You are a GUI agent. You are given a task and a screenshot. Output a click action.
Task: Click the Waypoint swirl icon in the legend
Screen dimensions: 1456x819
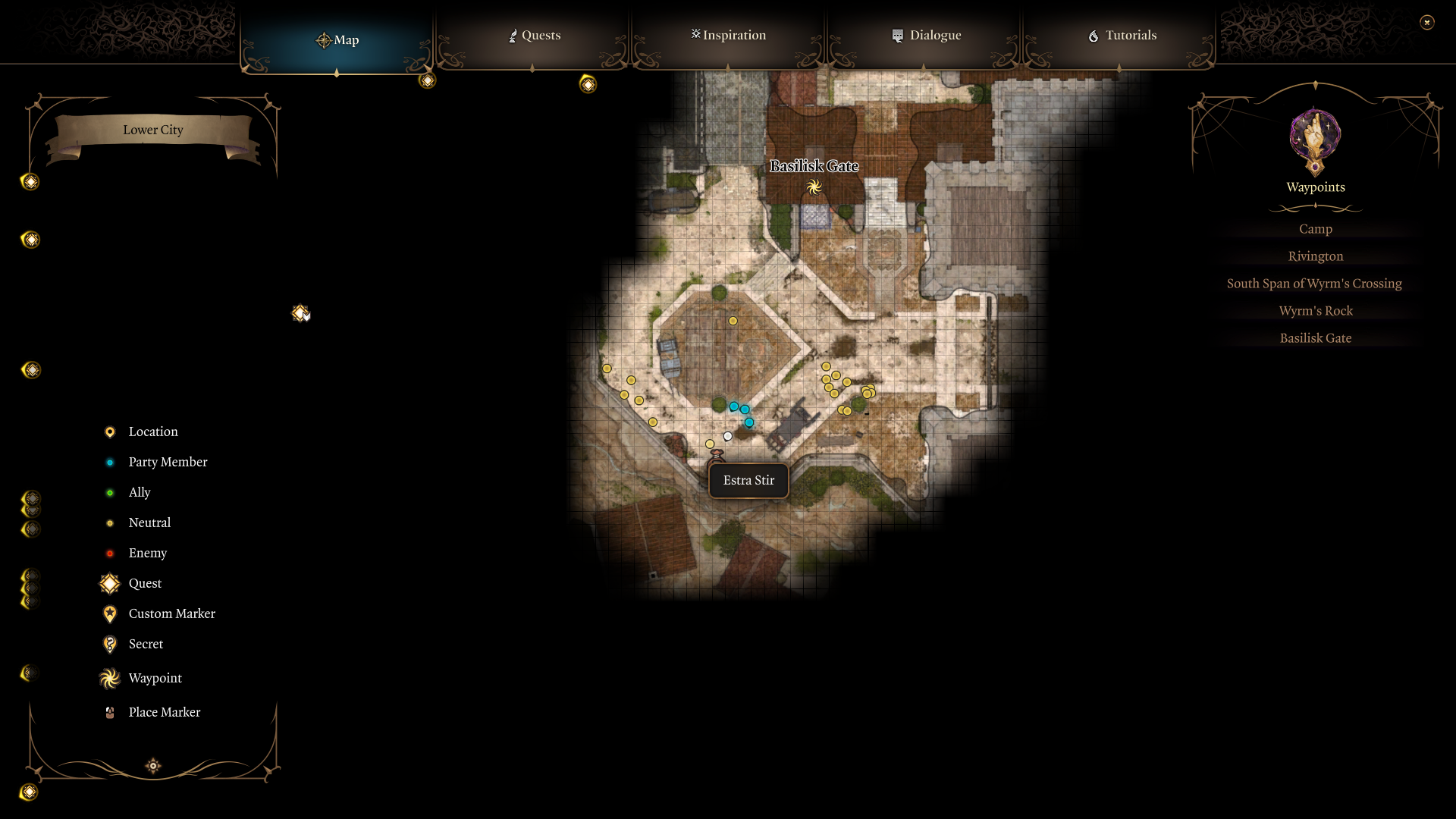tap(109, 678)
